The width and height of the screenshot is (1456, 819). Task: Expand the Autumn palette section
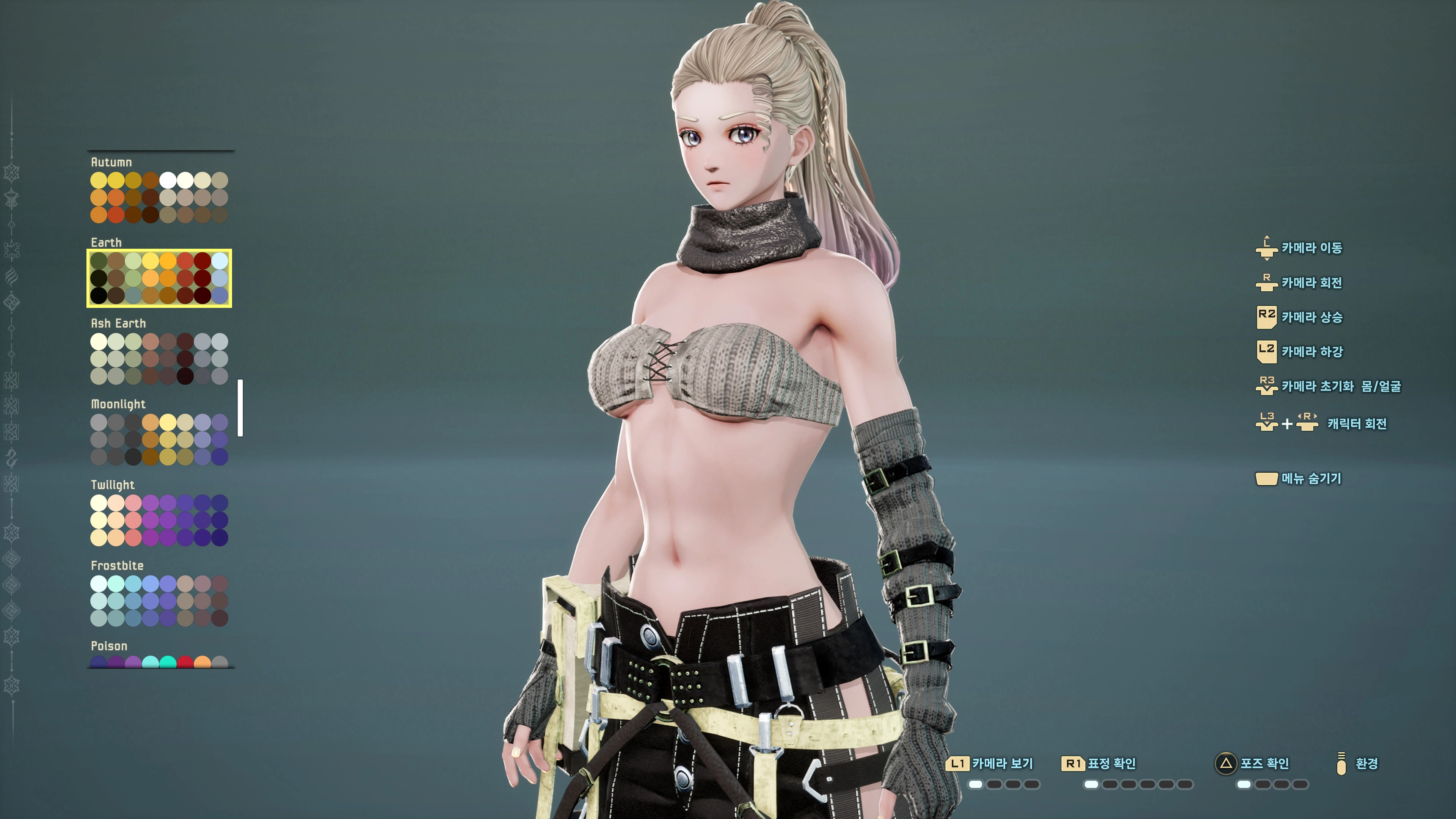click(x=112, y=162)
